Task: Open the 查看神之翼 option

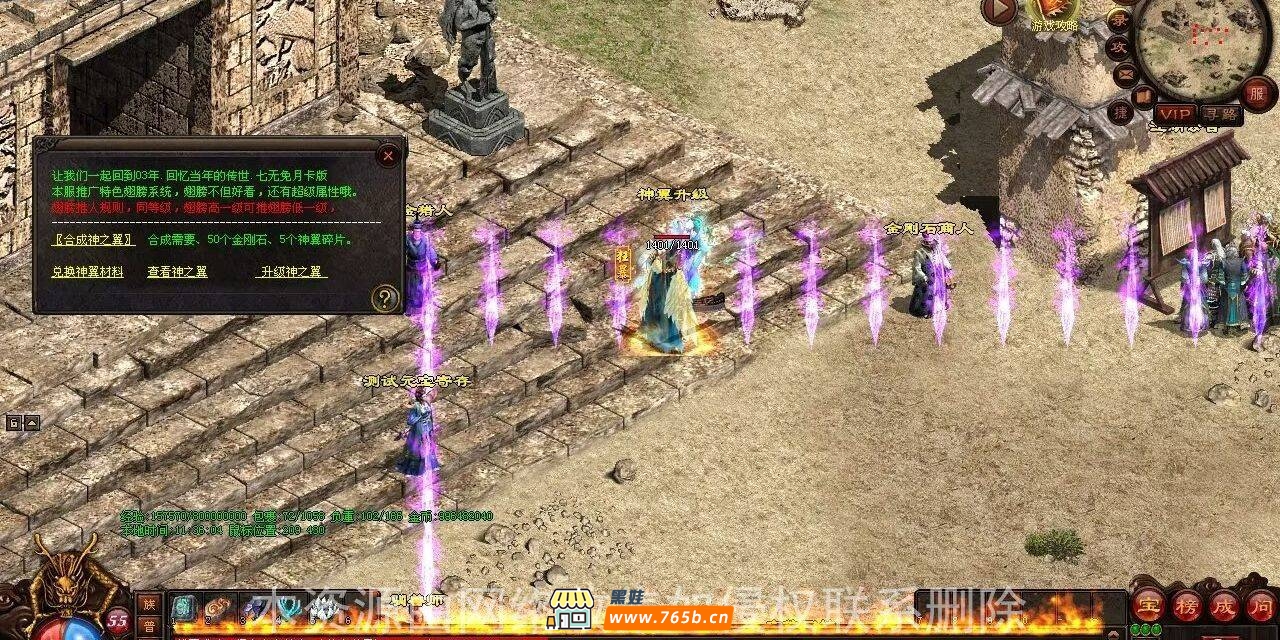Action: tap(177, 272)
